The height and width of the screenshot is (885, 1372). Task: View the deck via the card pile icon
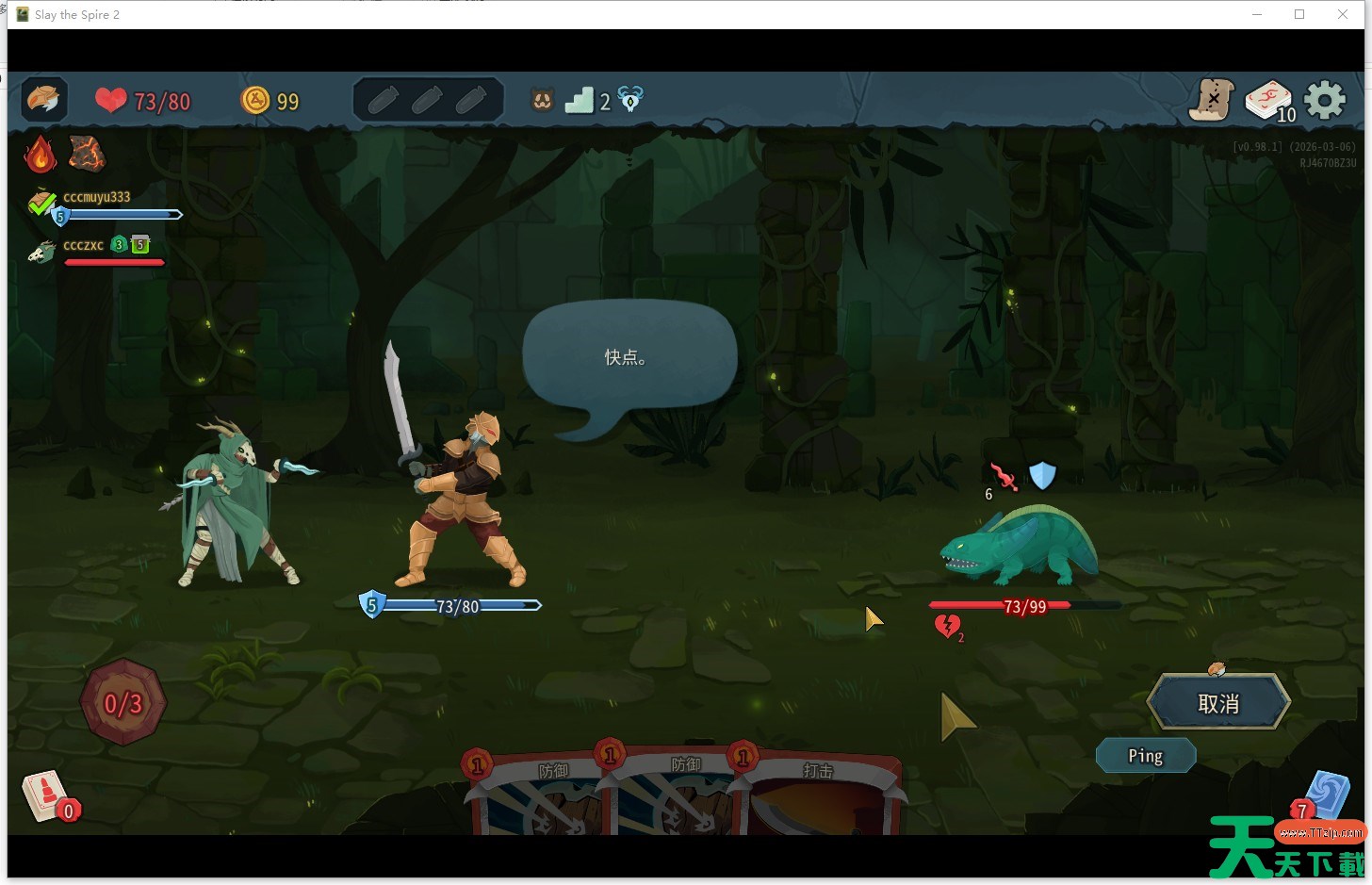click(x=1267, y=98)
